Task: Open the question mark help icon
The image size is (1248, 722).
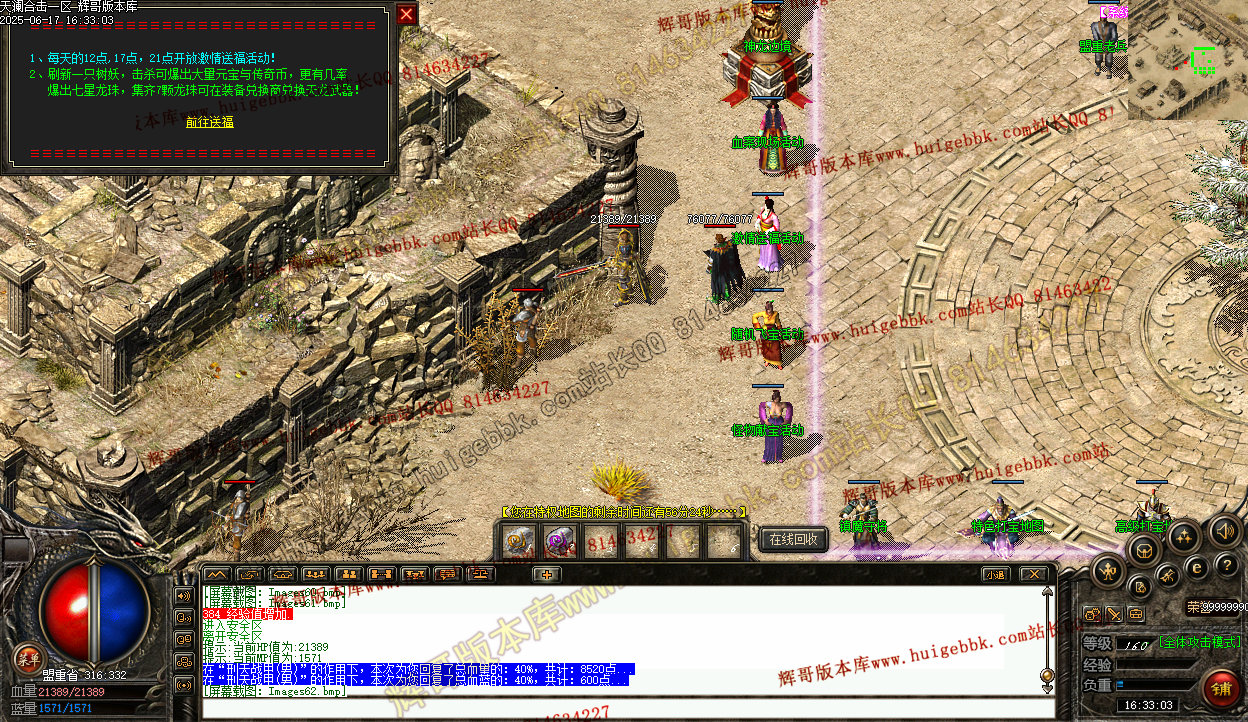Action: pyautogui.click(x=1224, y=565)
